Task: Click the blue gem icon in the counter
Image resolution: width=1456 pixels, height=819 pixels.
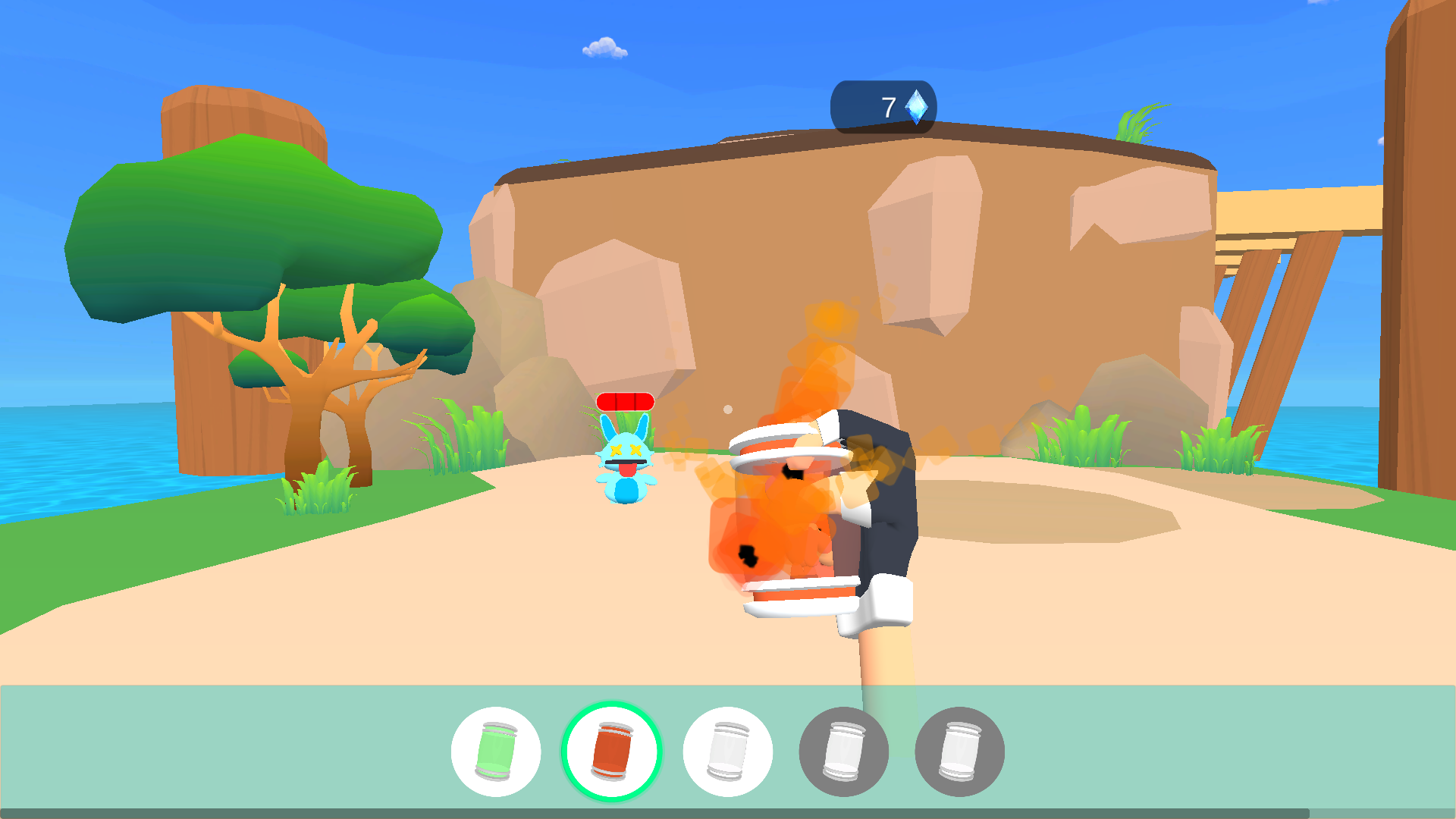Action: tap(915, 105)
